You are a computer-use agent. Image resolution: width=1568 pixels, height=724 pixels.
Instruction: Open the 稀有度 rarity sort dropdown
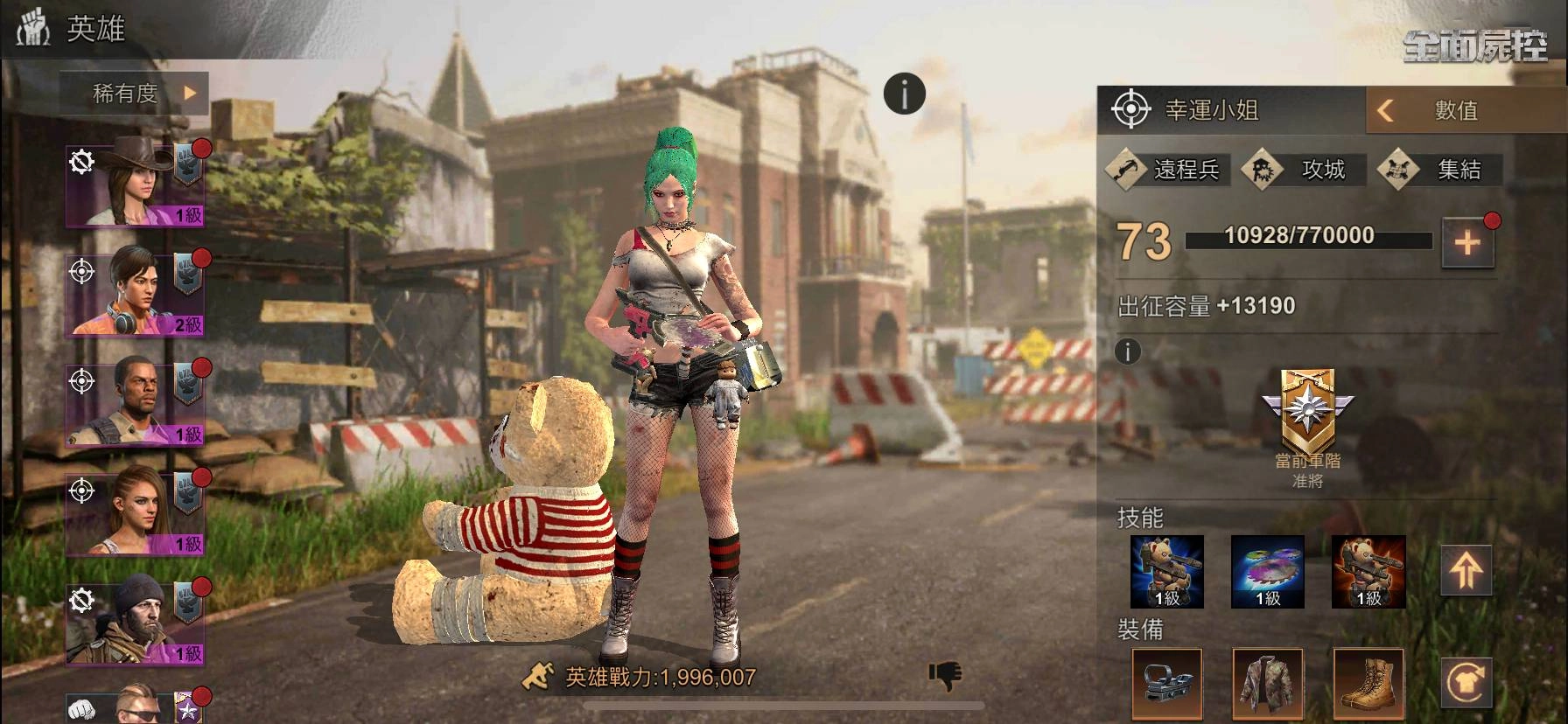pos(135,94)
